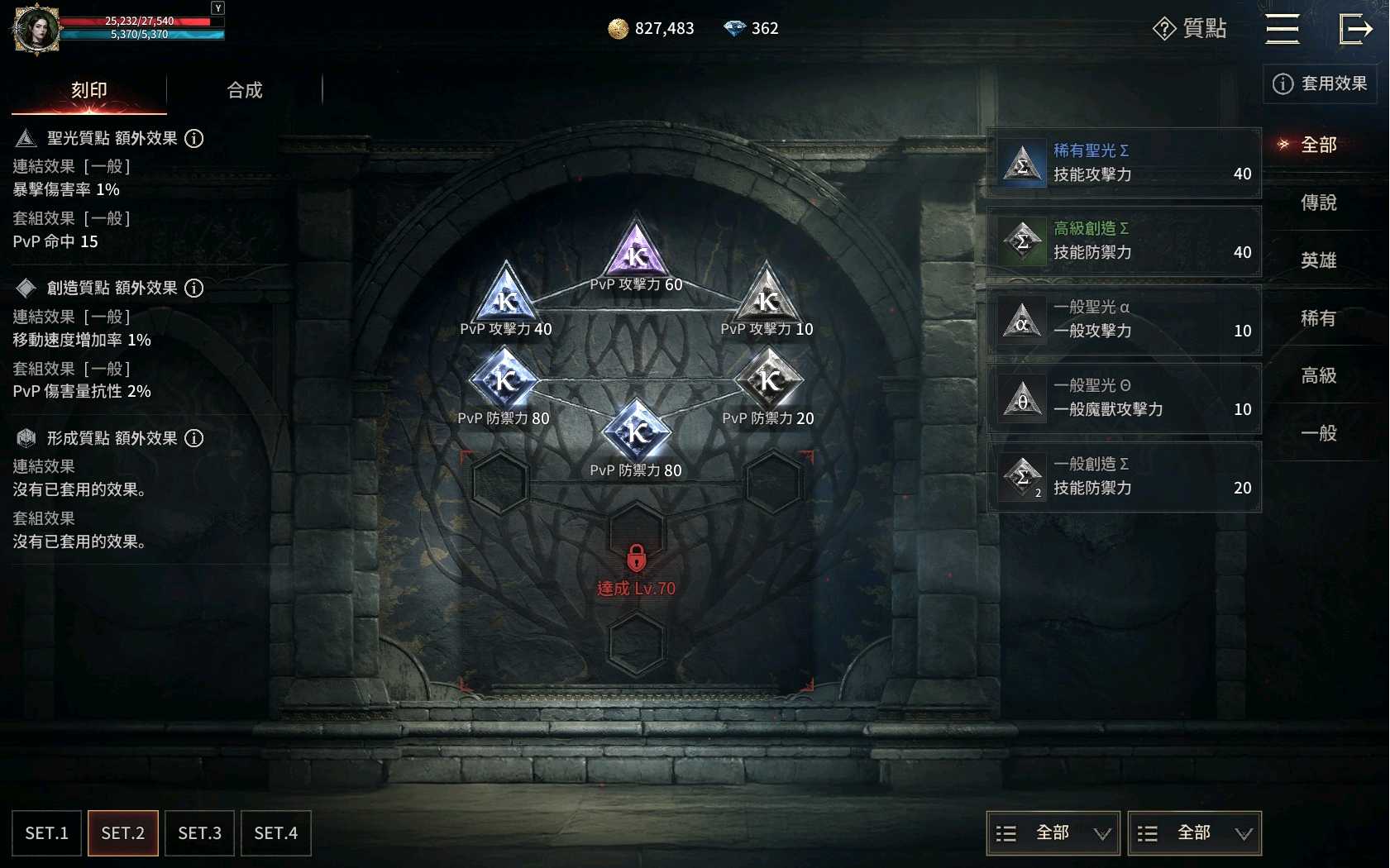Open the 聖光質點 額外效果 info icon
The height and width of the screenshot is (868, 1390).
point(193,138)
